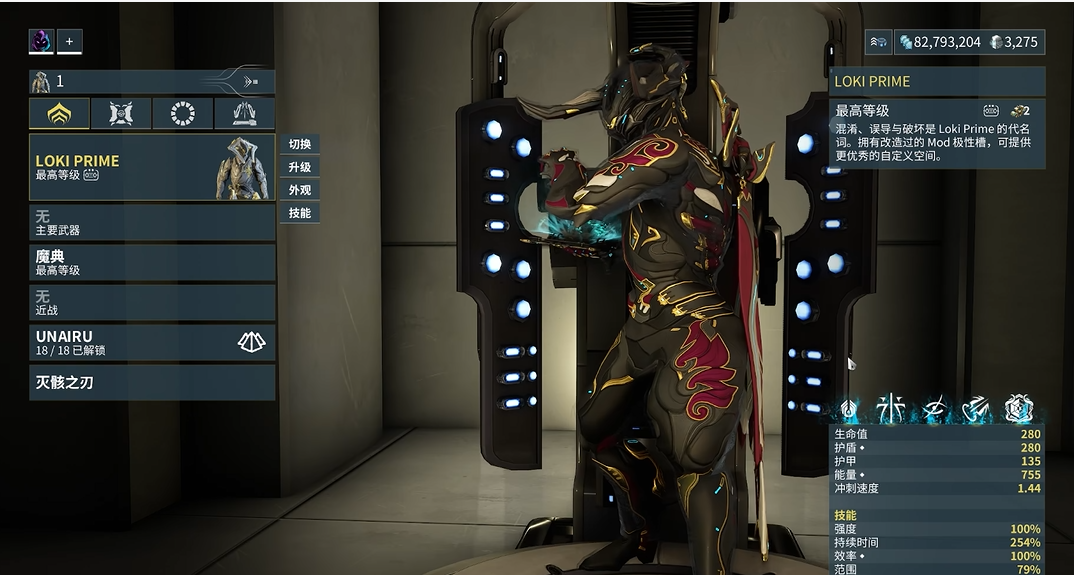Select the empty 主要武器 primary weapon slot
This screenshot has width=1074, height=575.
[x=151, y=222]
